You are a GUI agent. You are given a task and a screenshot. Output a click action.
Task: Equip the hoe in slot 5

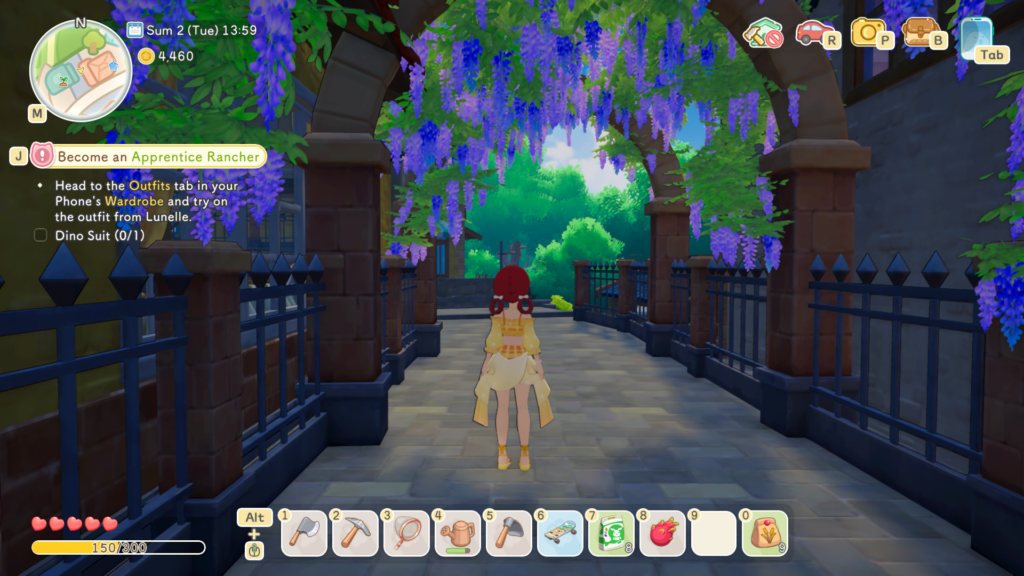[x=508, y=533]
